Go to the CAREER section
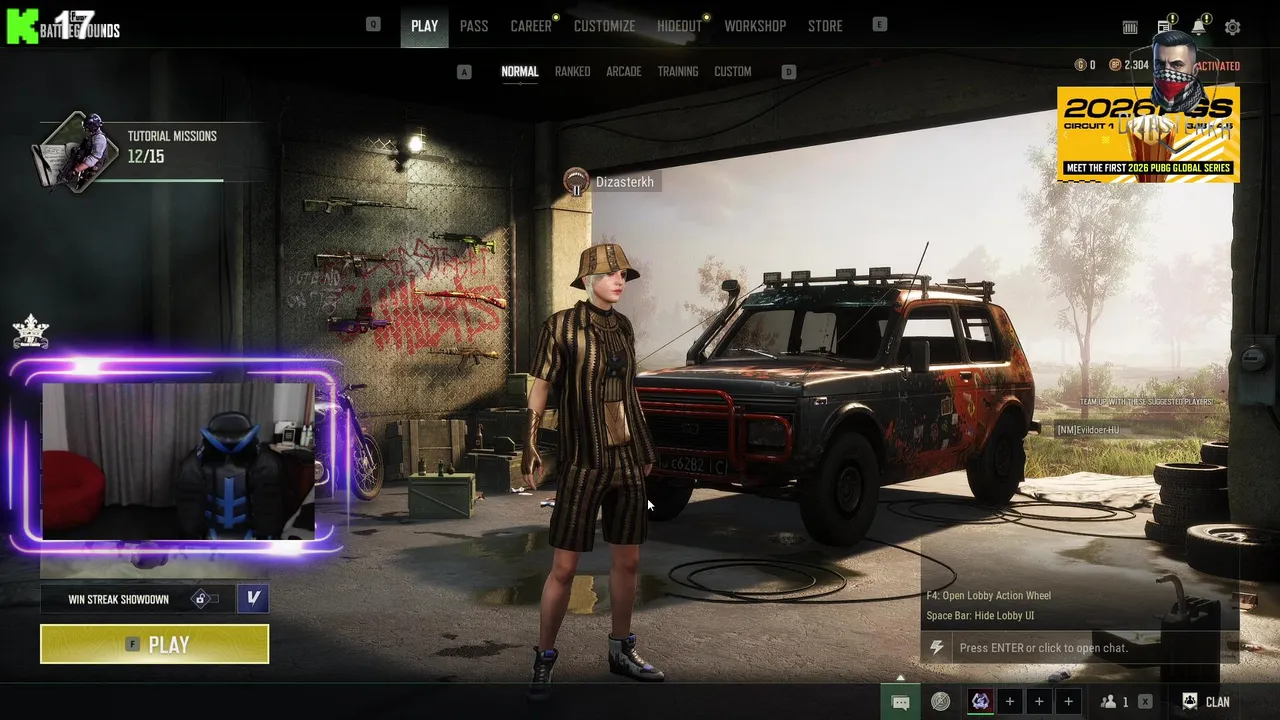 [x=531, y=26]
